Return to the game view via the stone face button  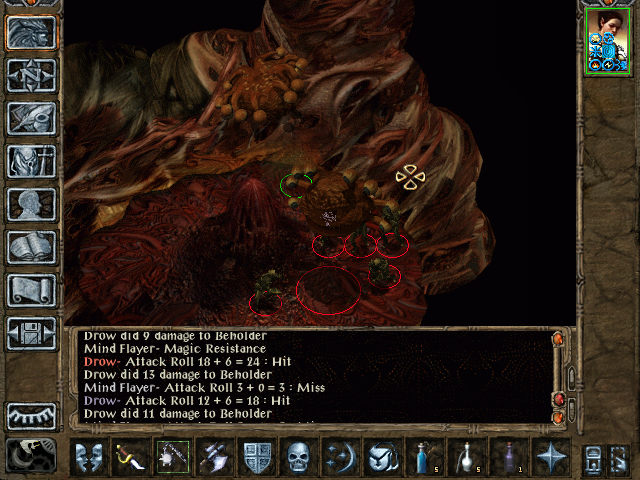tap(31, 31)
